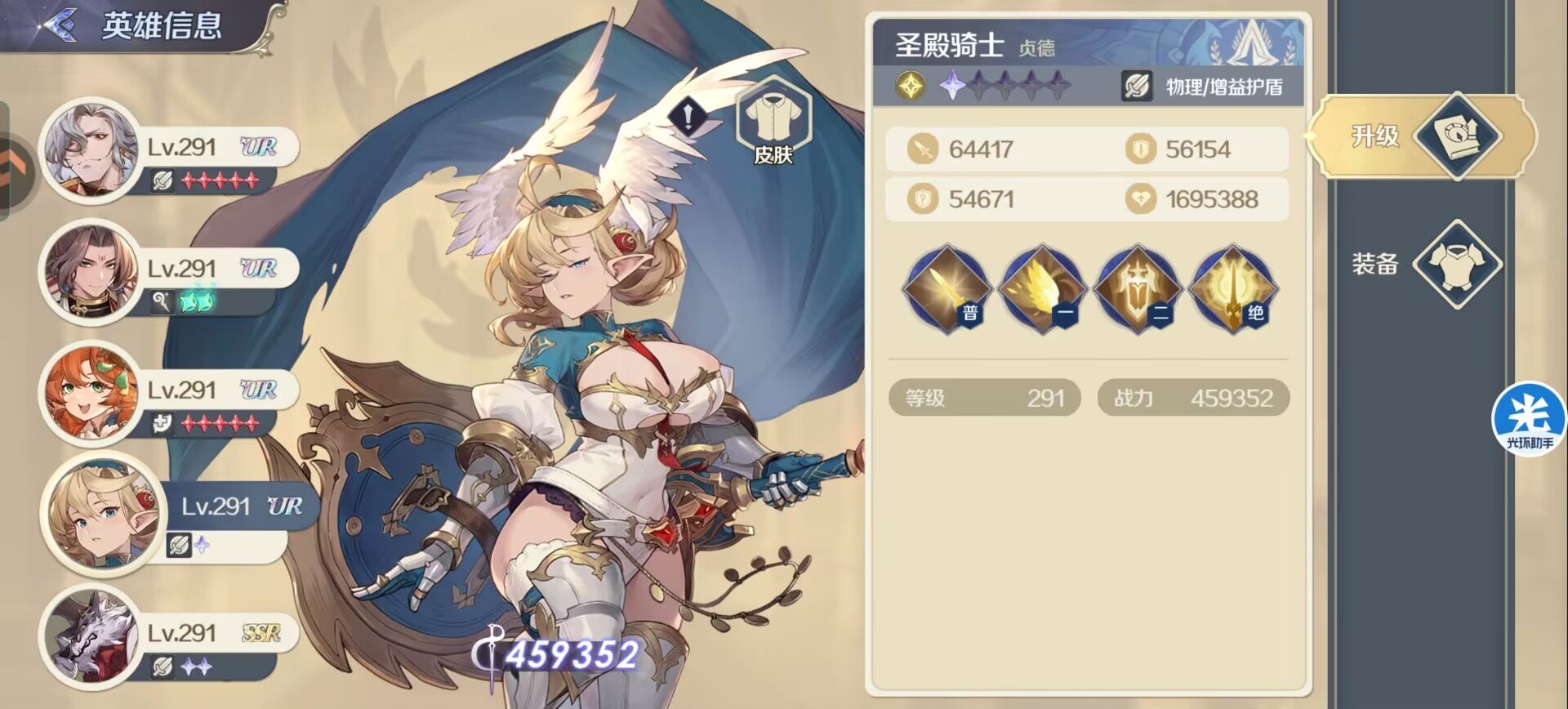
Task: Select the orange-haired hero portrait
Action: [x=90, y=394]
